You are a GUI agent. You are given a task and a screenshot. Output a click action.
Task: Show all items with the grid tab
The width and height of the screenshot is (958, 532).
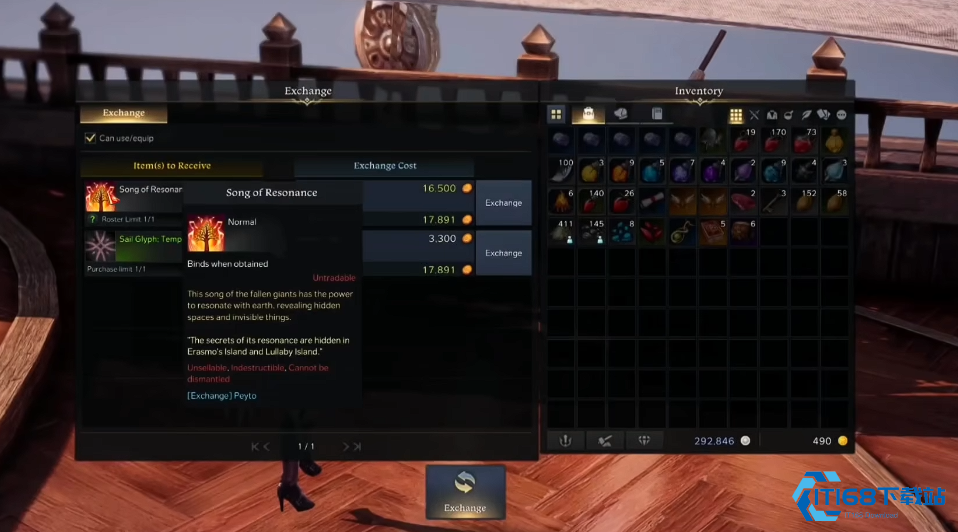click(x=556, y=114)
